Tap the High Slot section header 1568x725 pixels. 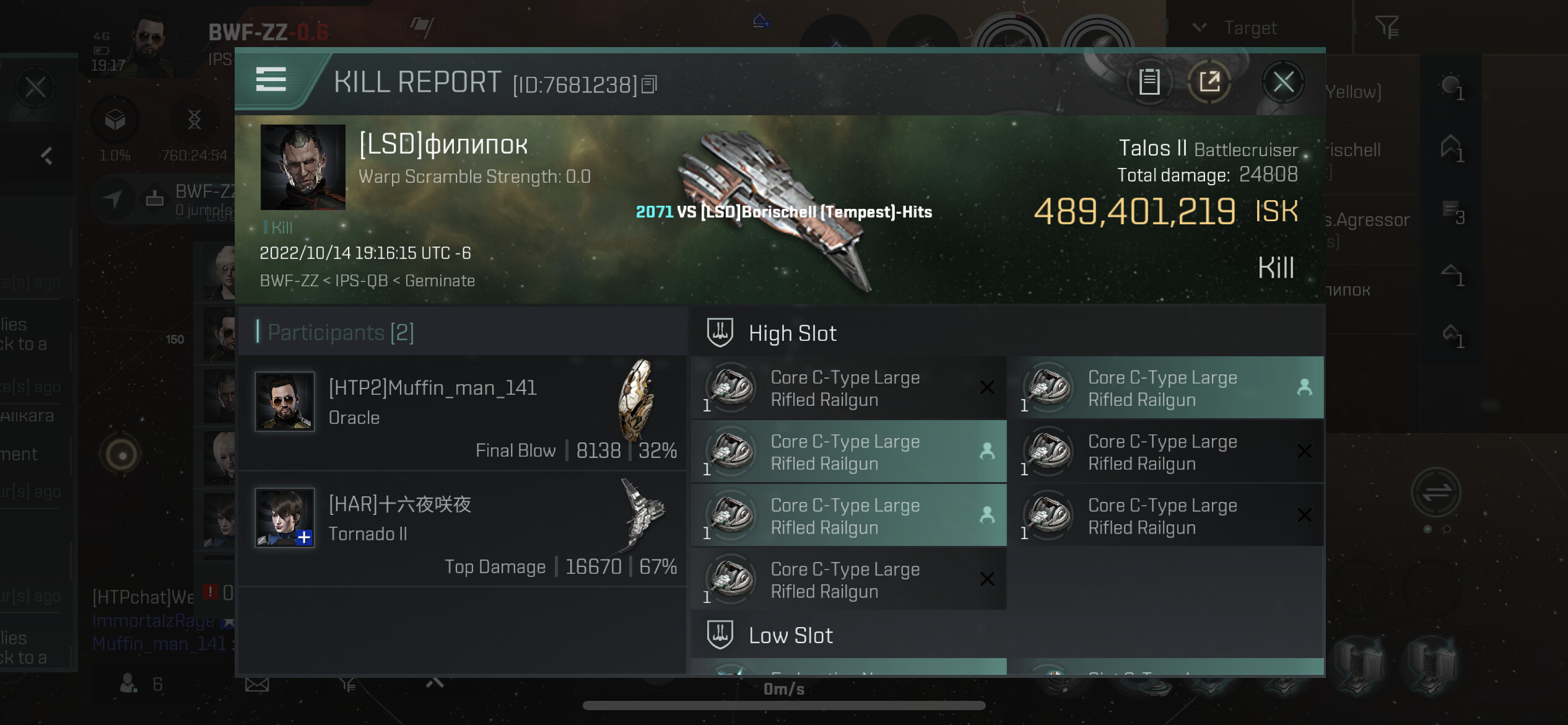pos(792,333)
